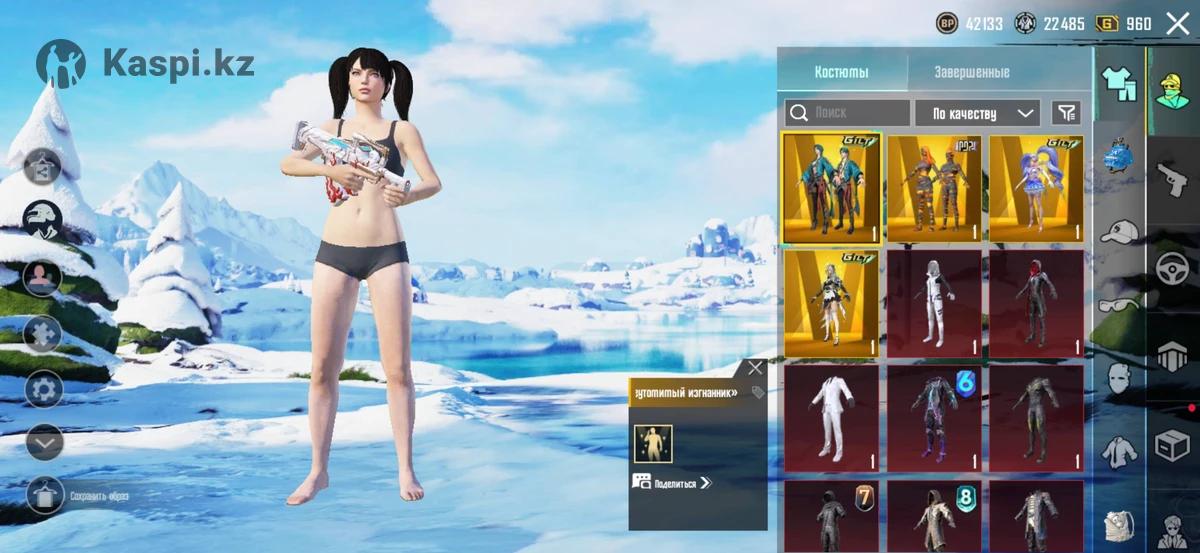
Task: Select the white hooded suit outfit
Action: [x=933, y=302]
